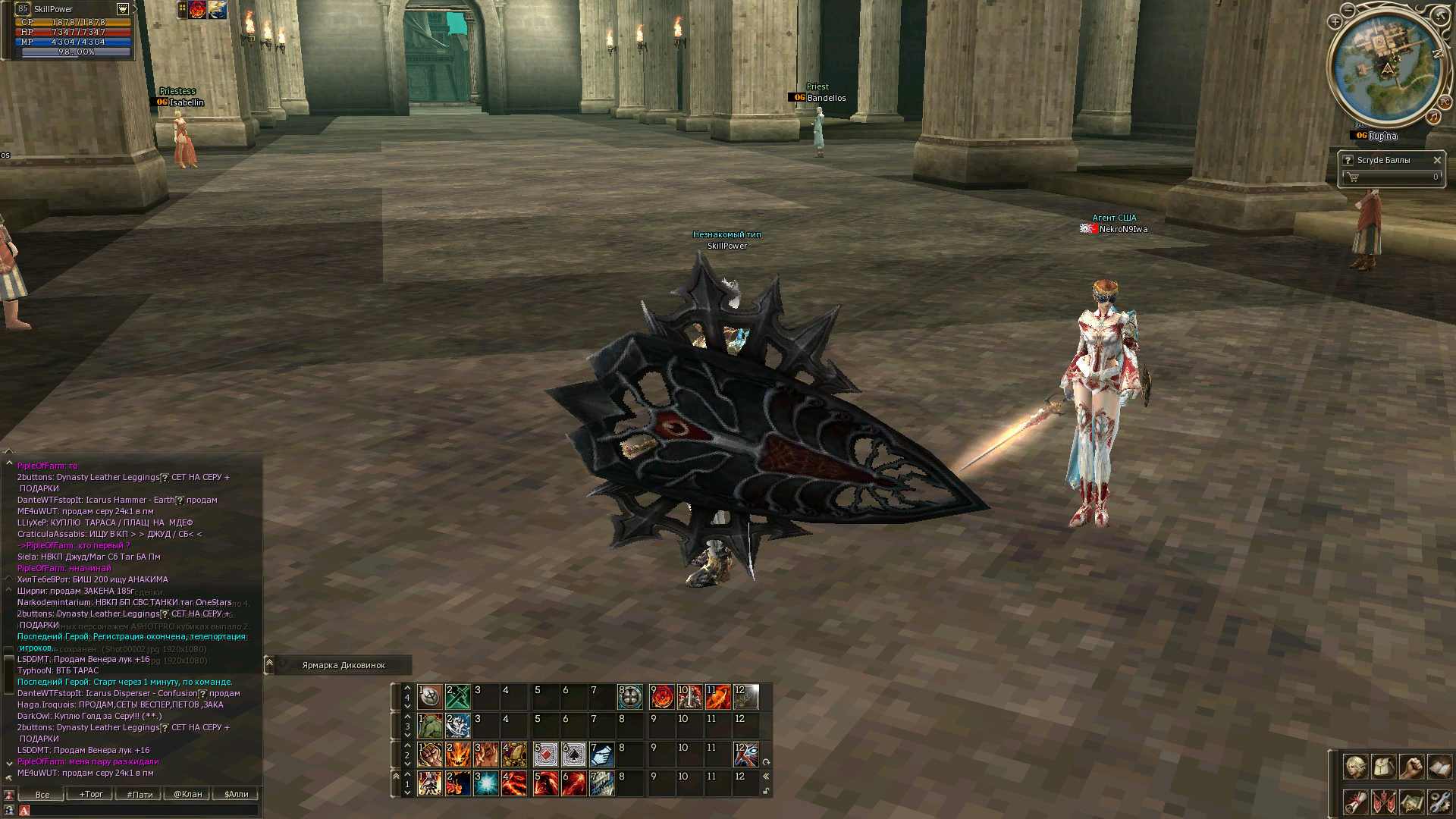Screen dimensions: 1456x819
Task: Use the black spade card skill
Action: (x=573, y=755)
